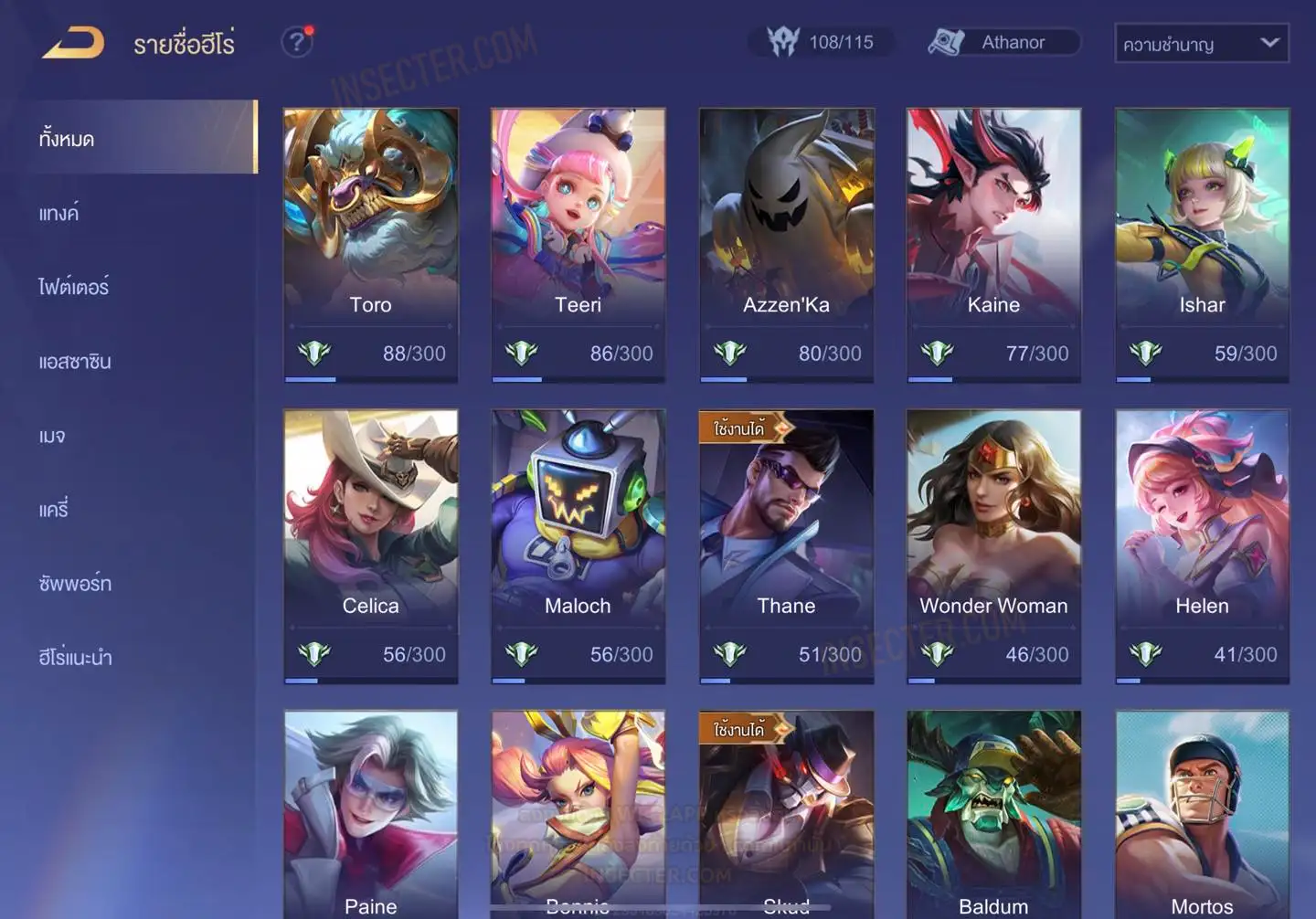Screen dimensions: 1316x919
Task: Select the Kaine hero card
Action: click(993, 244)
